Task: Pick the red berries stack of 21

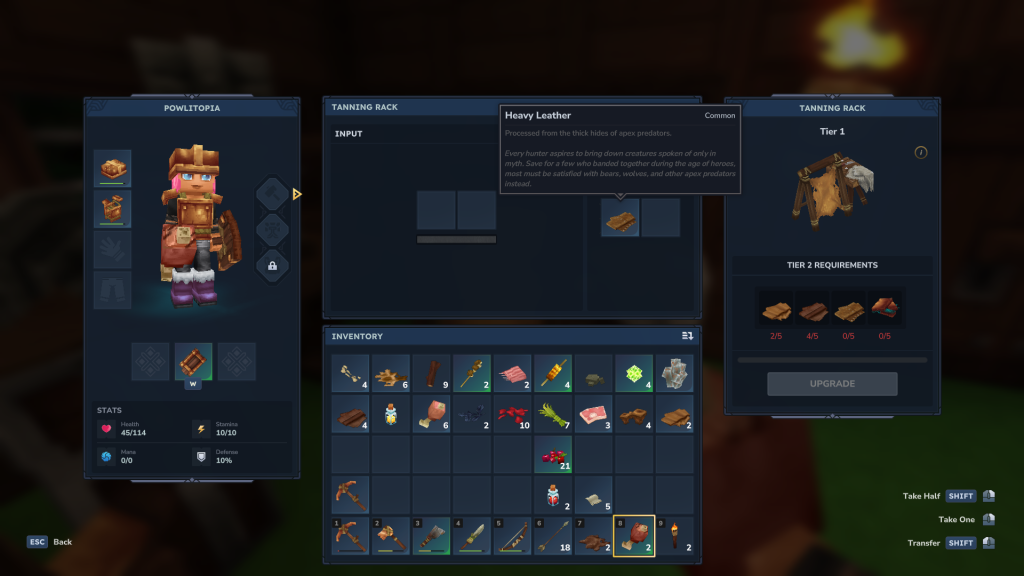Action: [552, 454]
